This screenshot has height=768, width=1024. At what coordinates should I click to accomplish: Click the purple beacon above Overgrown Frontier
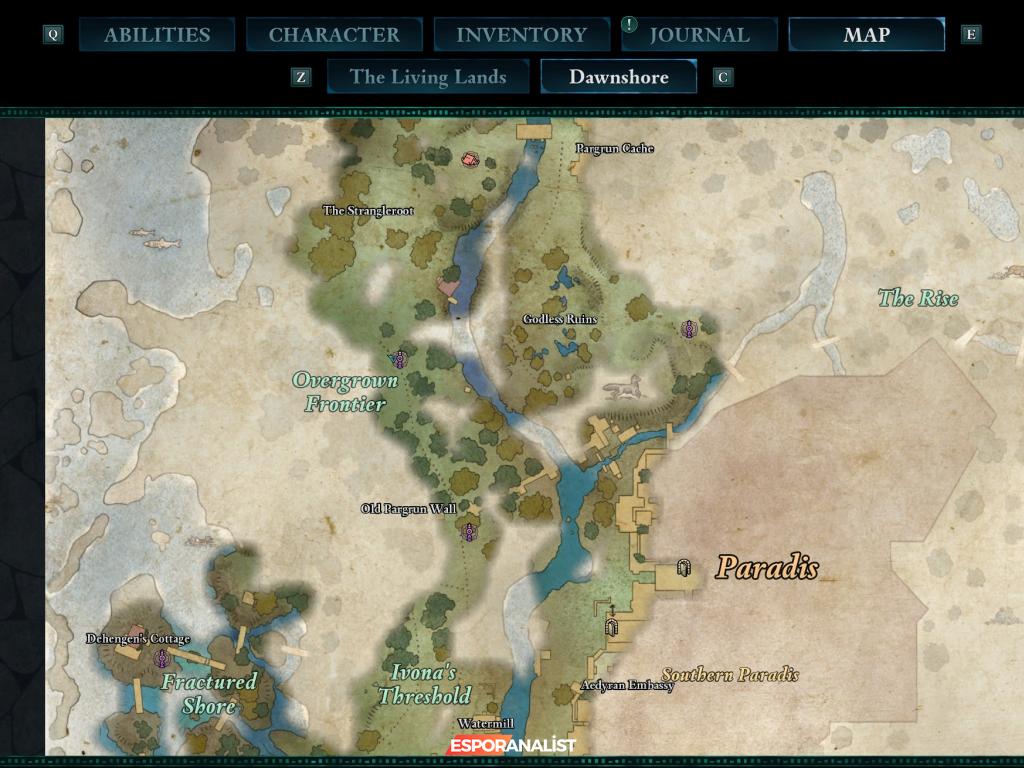pos(400,359)
